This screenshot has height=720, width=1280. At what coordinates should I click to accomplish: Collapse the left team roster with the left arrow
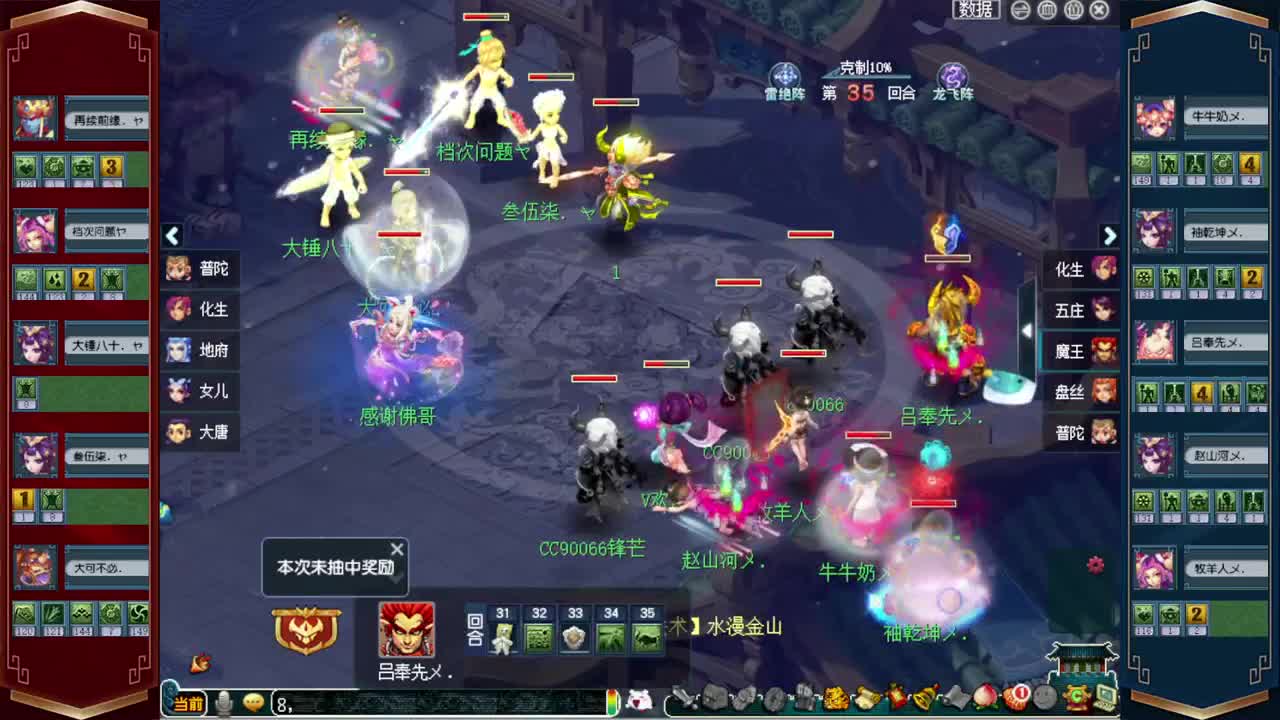[x=172, y=235]
